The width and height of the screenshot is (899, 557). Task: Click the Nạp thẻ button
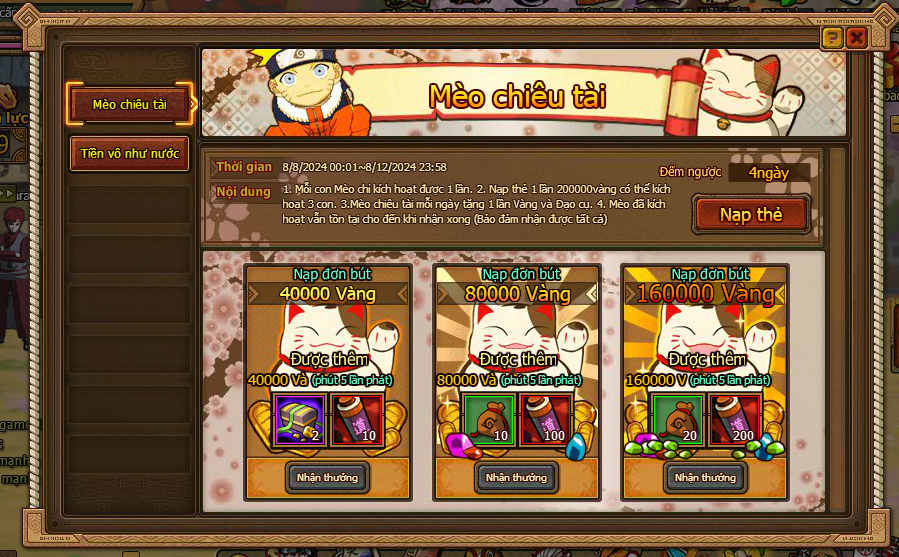point(749,215)
